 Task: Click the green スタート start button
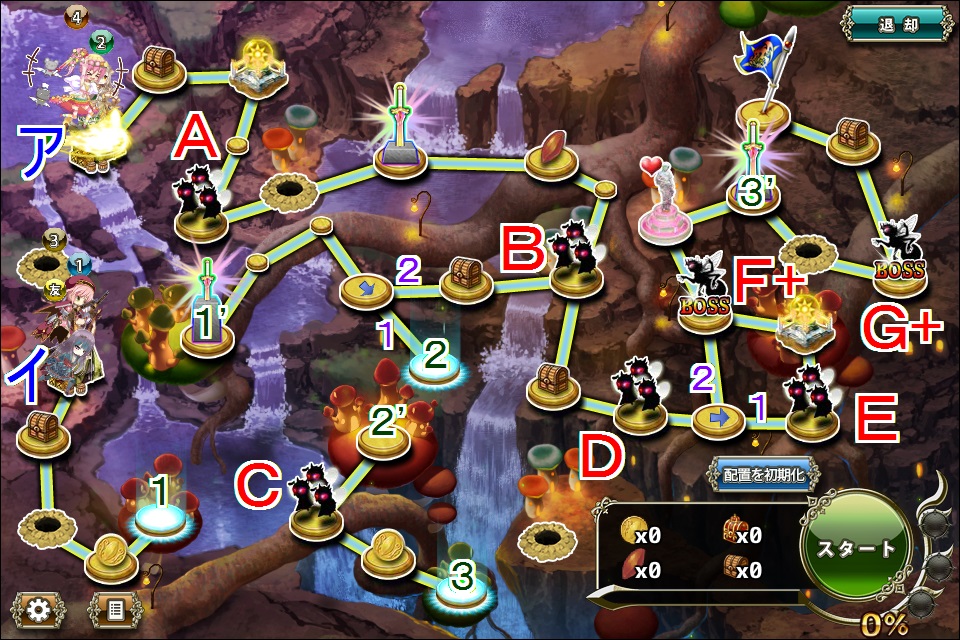pos(856,547)
